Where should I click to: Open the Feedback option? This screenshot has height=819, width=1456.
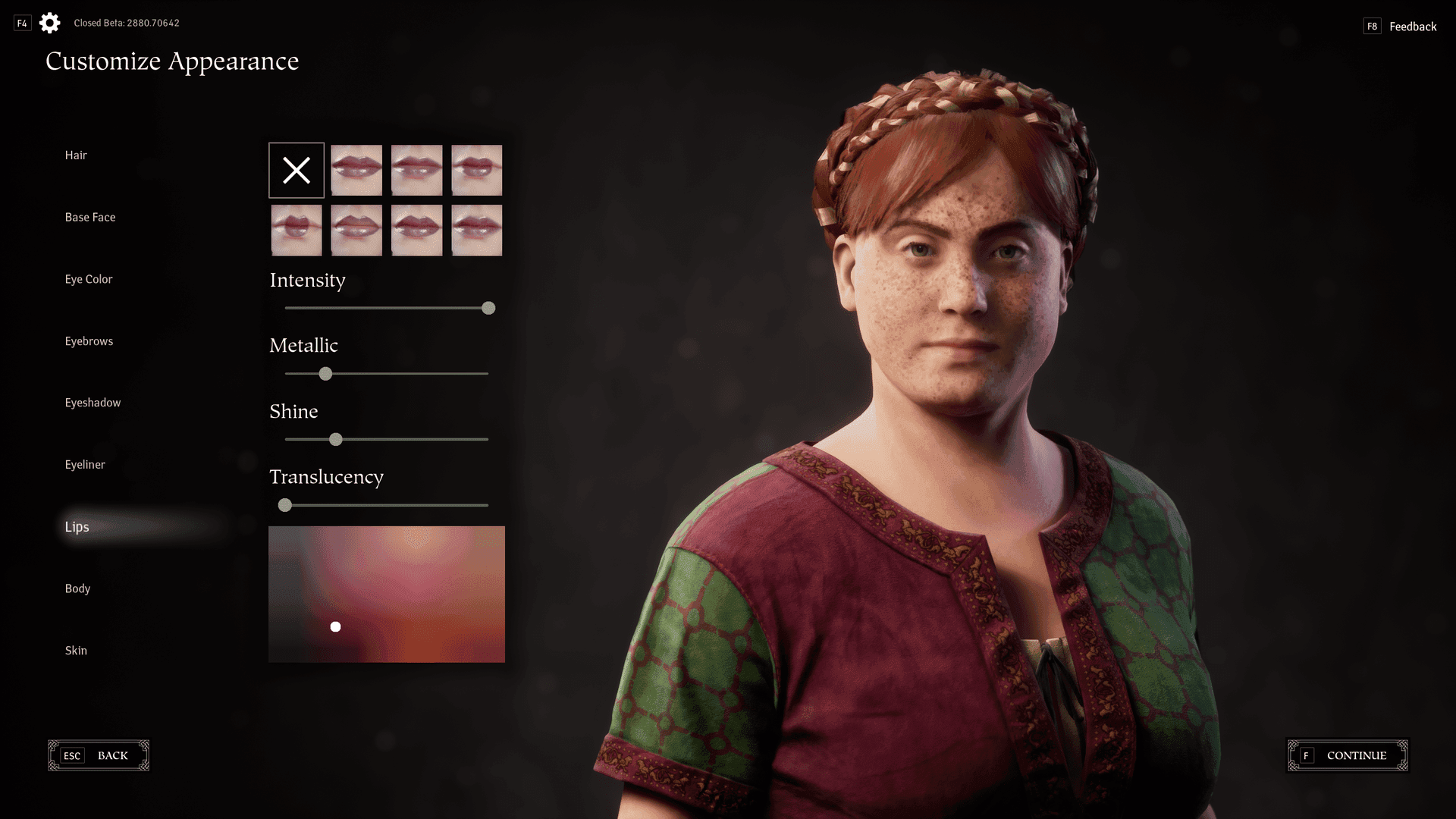[x=1412, y=27]
